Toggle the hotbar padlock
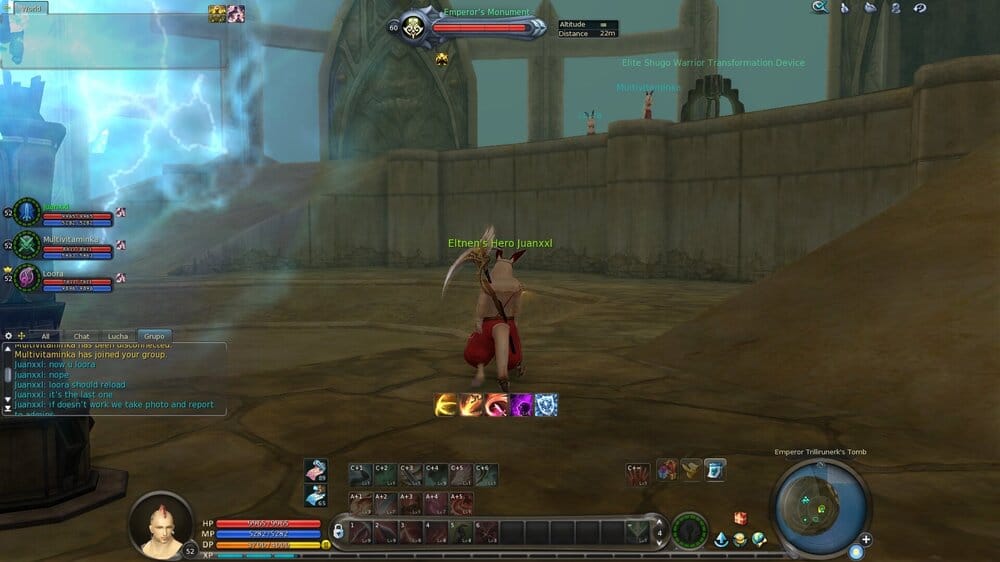This screenshot has height=562, width=1000. [x=338, y=531]
